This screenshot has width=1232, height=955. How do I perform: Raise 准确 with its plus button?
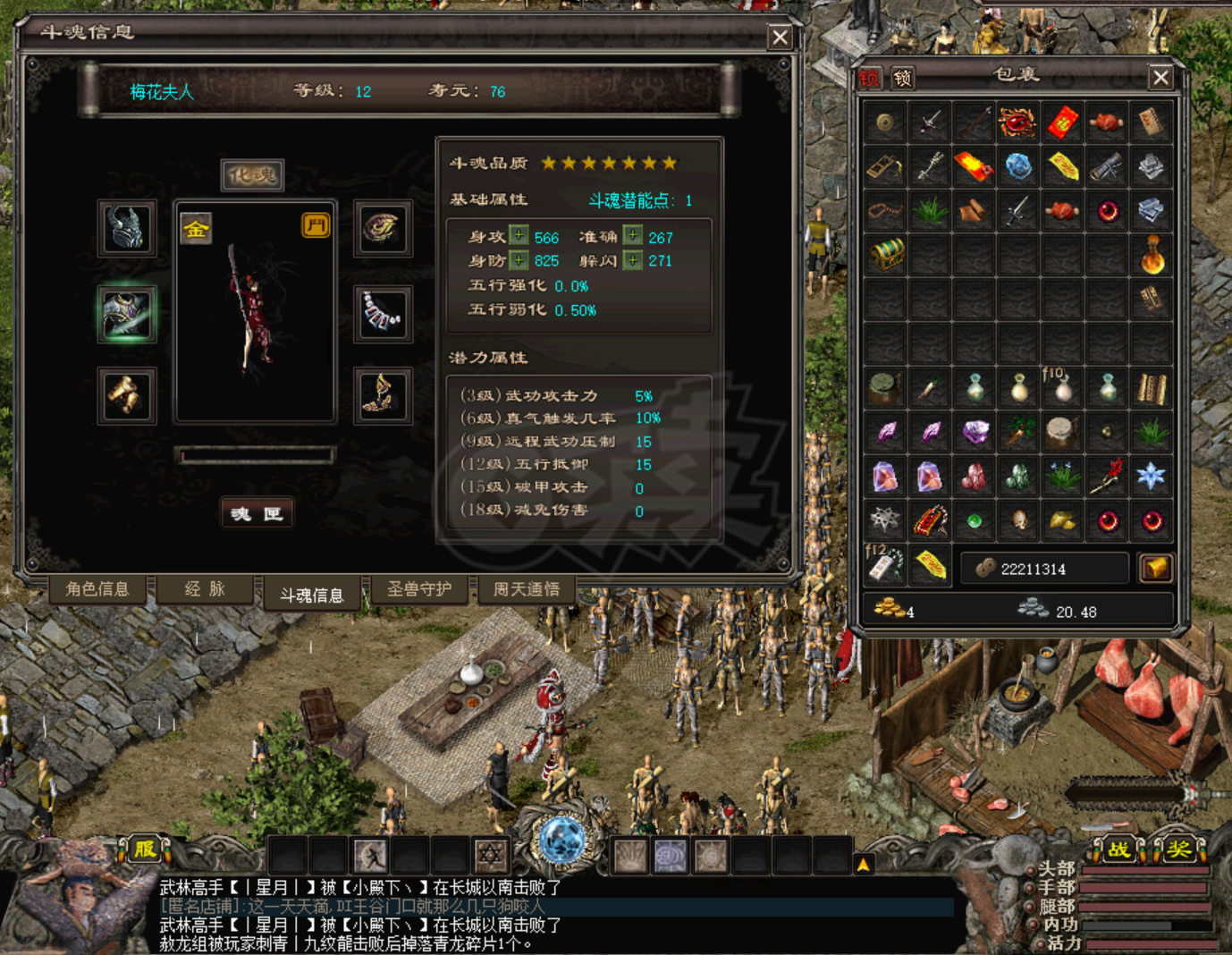pyautogui.click(x=632, y=236)
